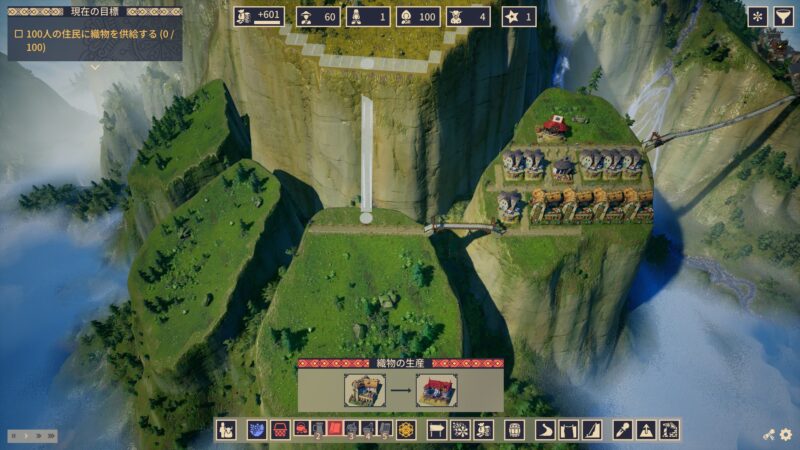Select the signpost tool
800x450 pixels.
click(436, 430)
